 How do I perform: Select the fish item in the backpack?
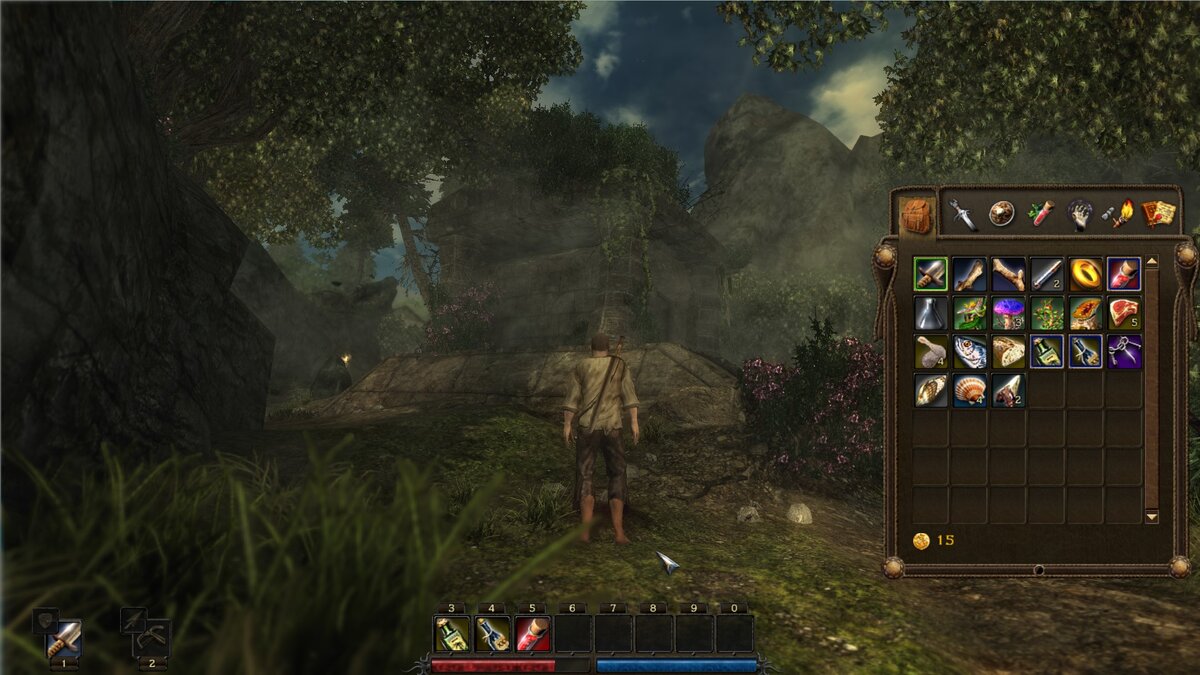coord(969,351)
